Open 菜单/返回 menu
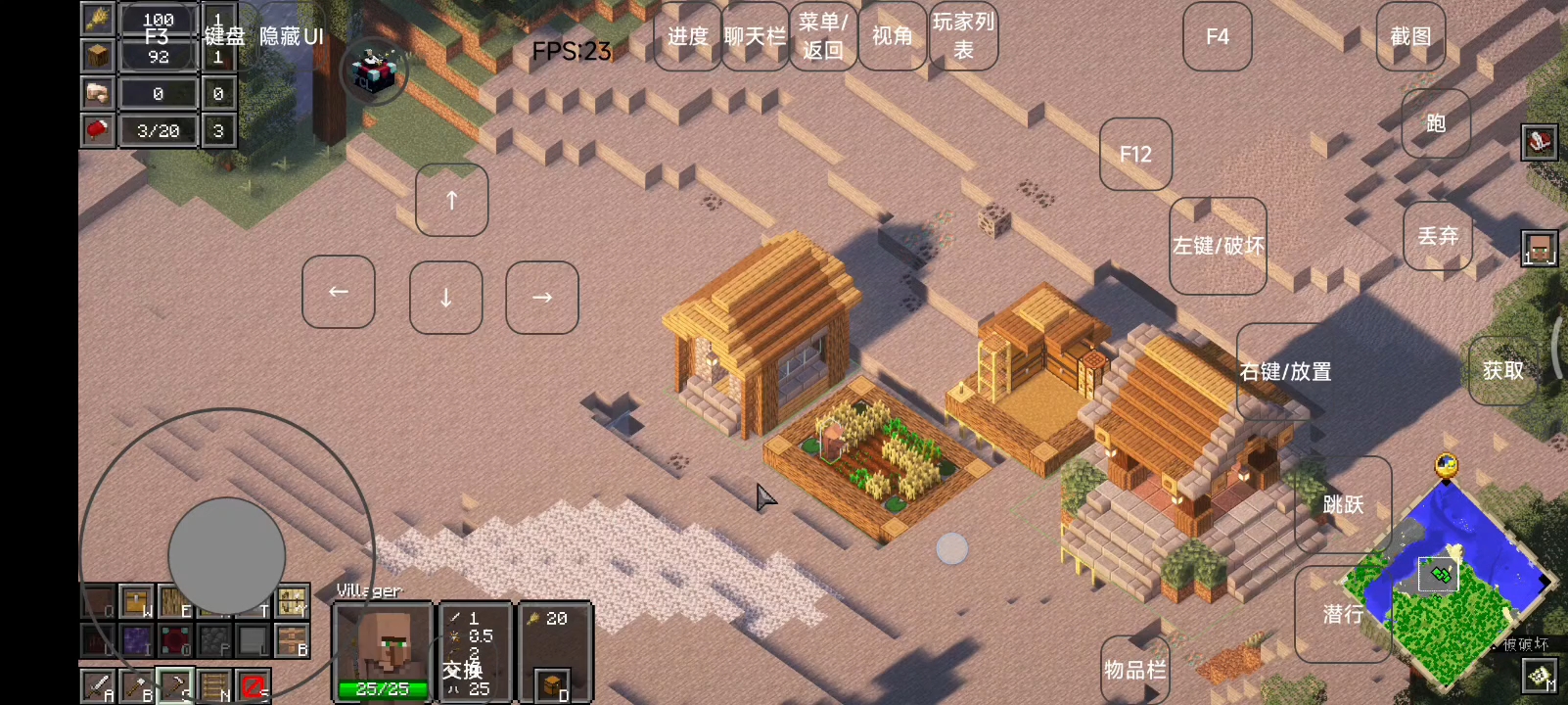The image size is (1568, 705). (822, 36)
